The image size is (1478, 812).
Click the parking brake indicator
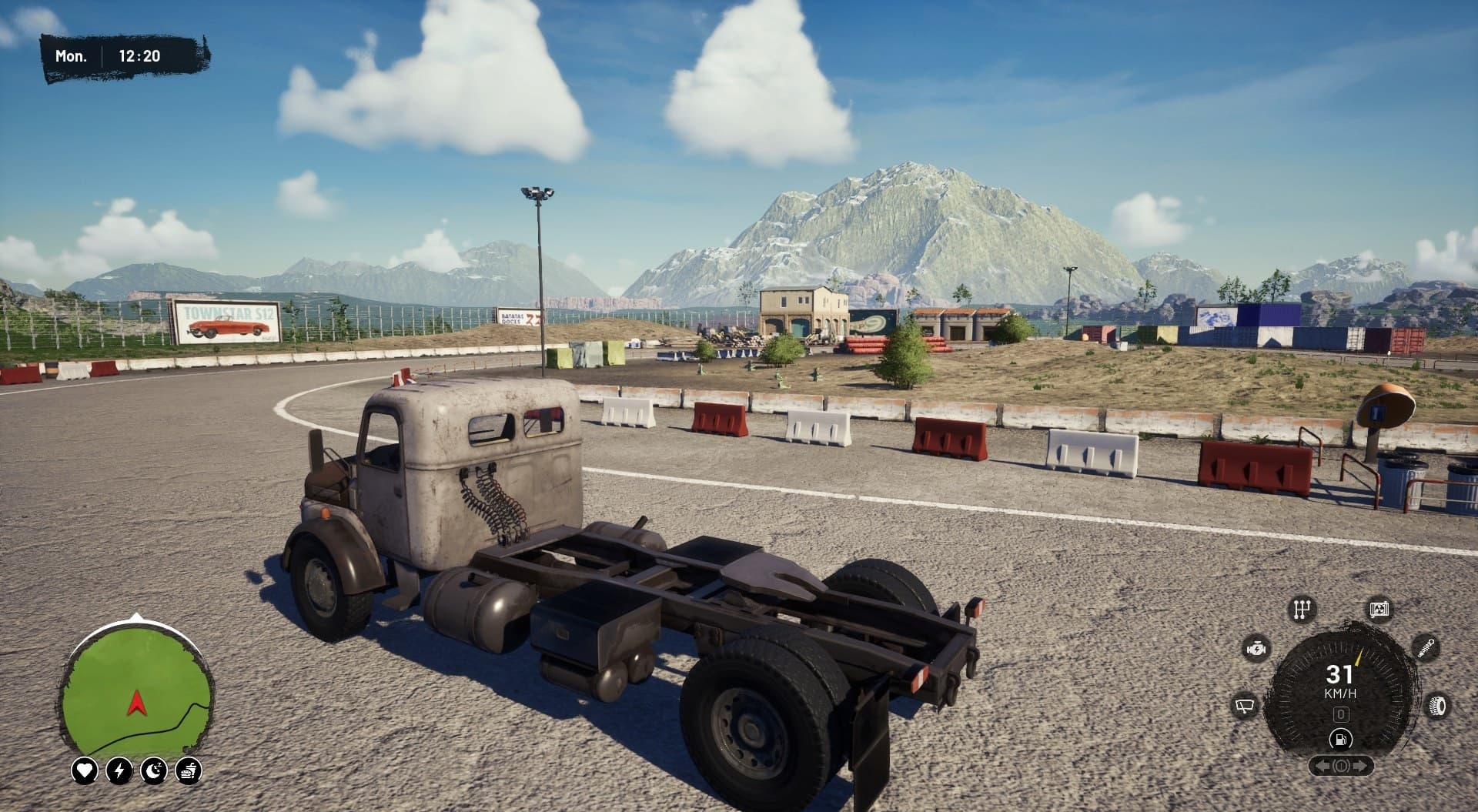point(1340,767)
